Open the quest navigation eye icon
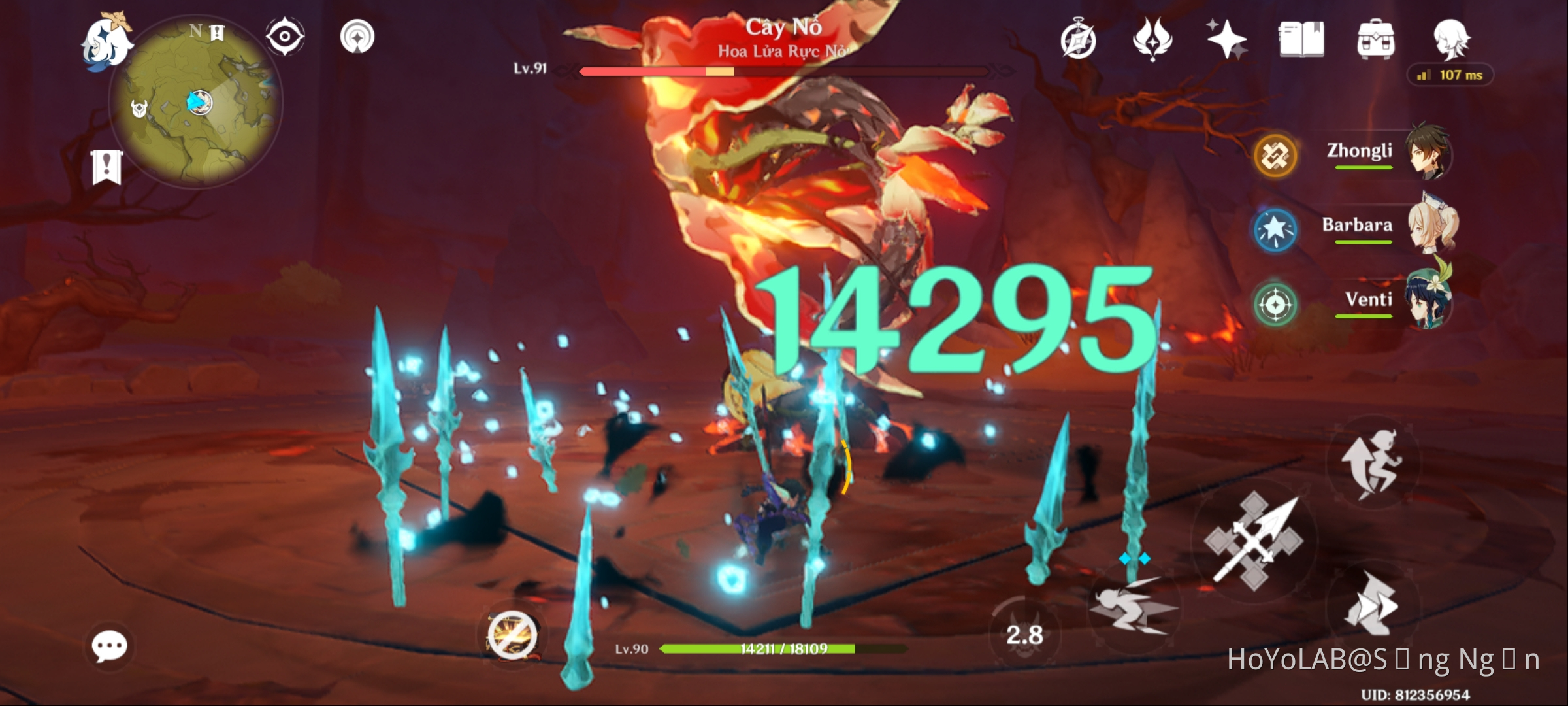The image size is (1568, 706). pyautogui.click(x=286, y=38)
